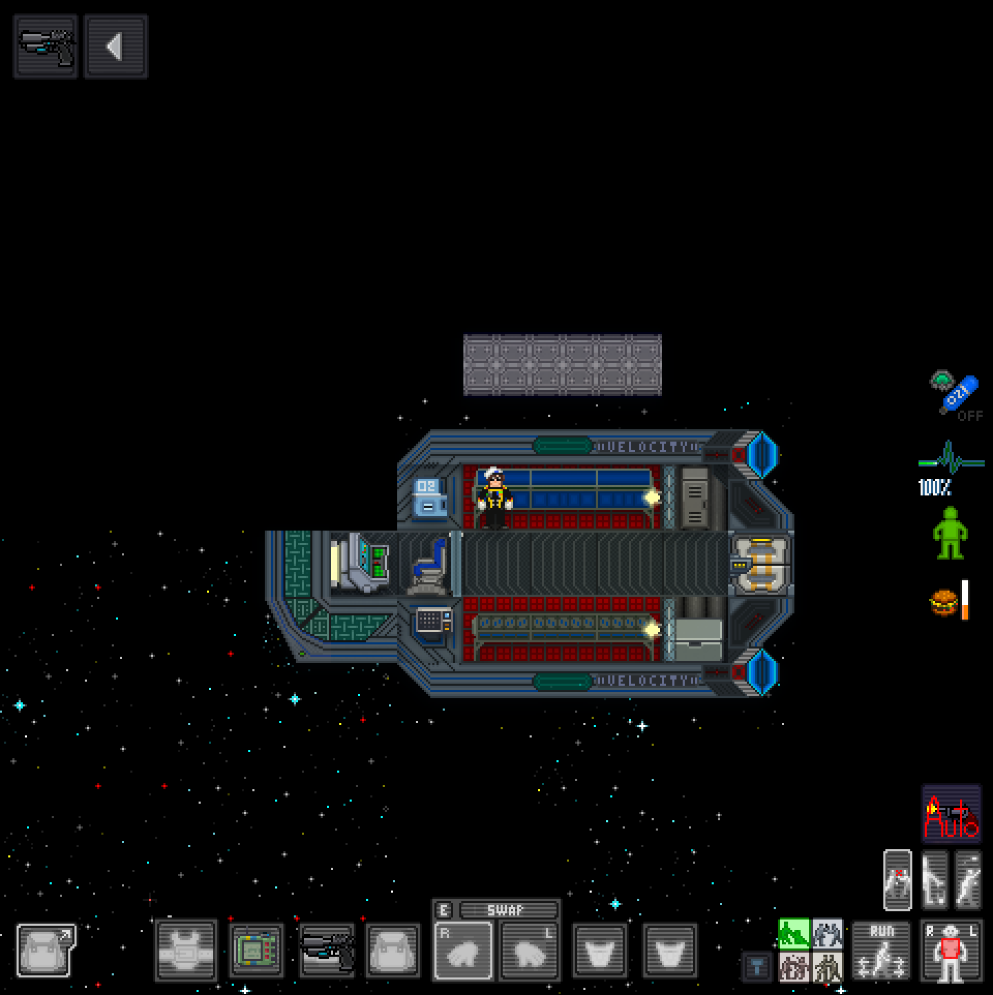Click the small blue T button

[757, 966]
